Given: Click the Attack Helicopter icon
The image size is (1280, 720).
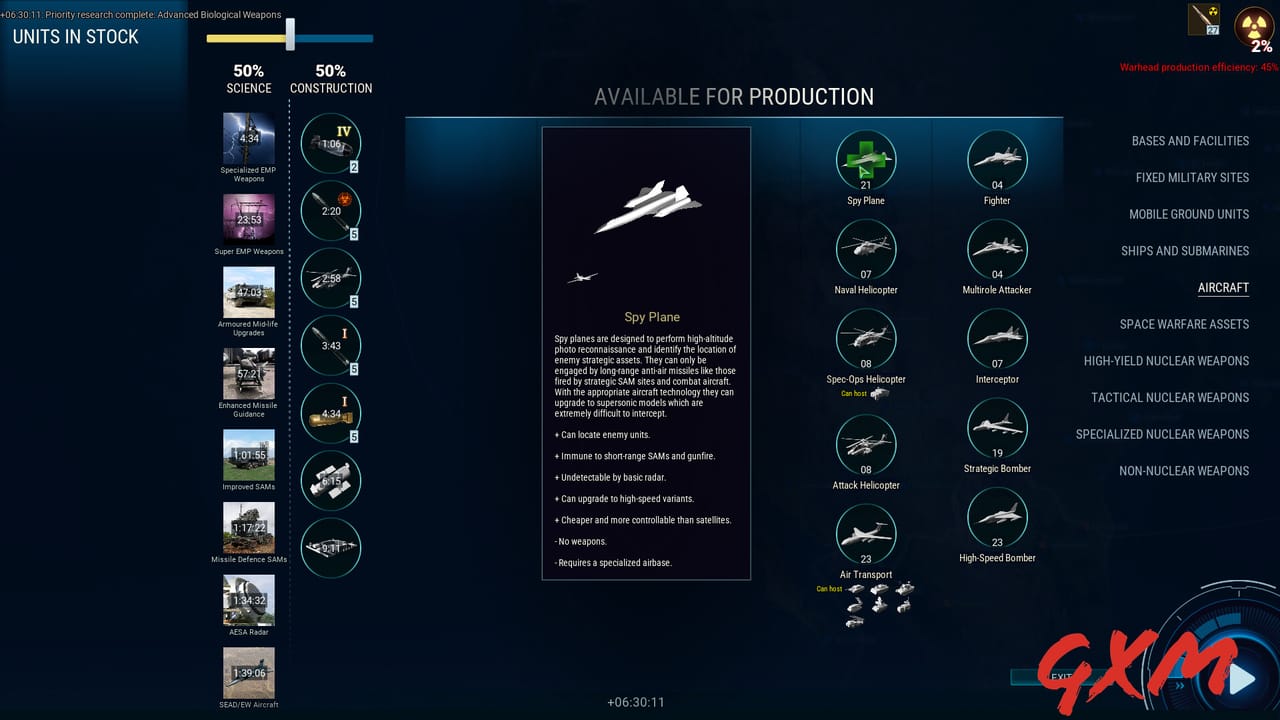Looking at the screenshot, I should (x=866, y=445).
